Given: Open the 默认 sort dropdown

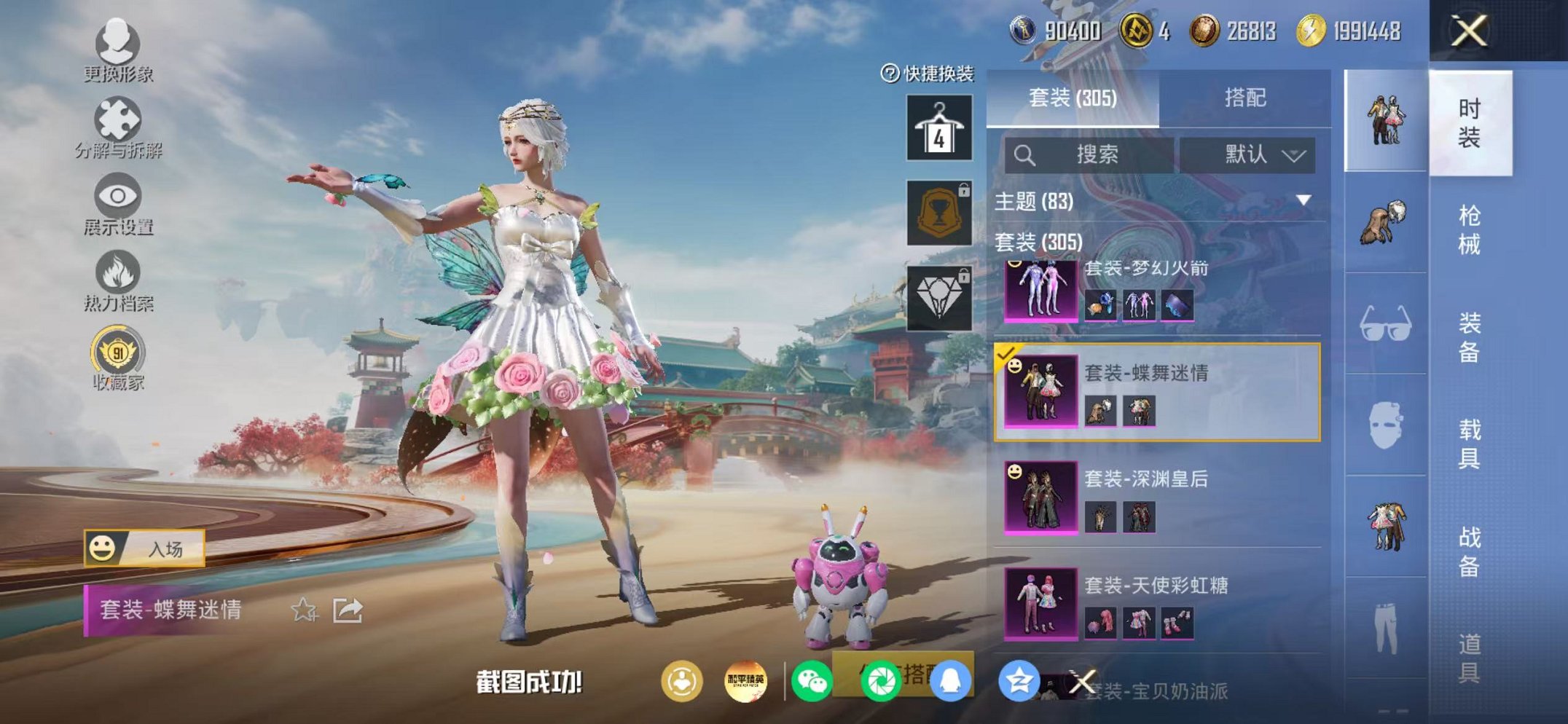Looking at the screenshot, I should pyautogui.click(x=1247, y=154).
